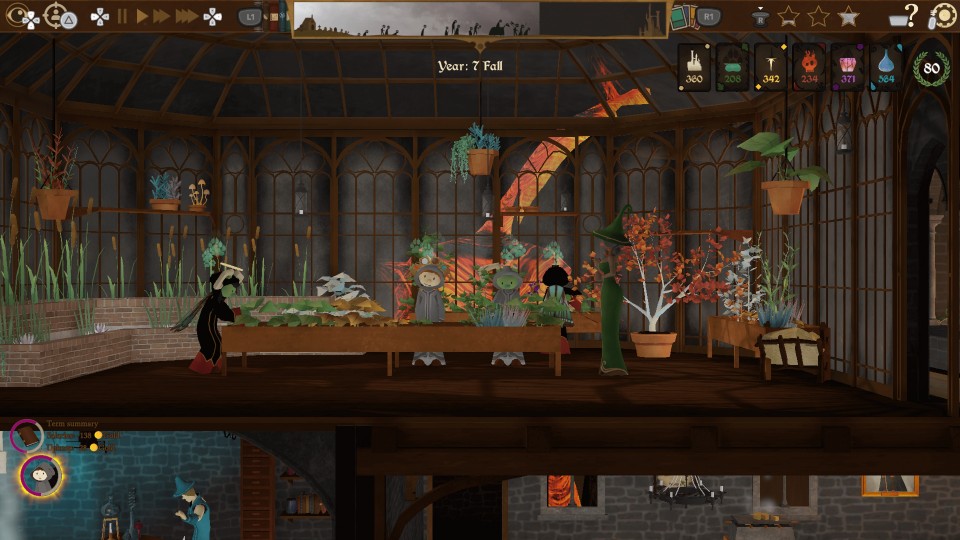Open the gear settings menu
Screen dimensions: 960x540
point(943,17)
